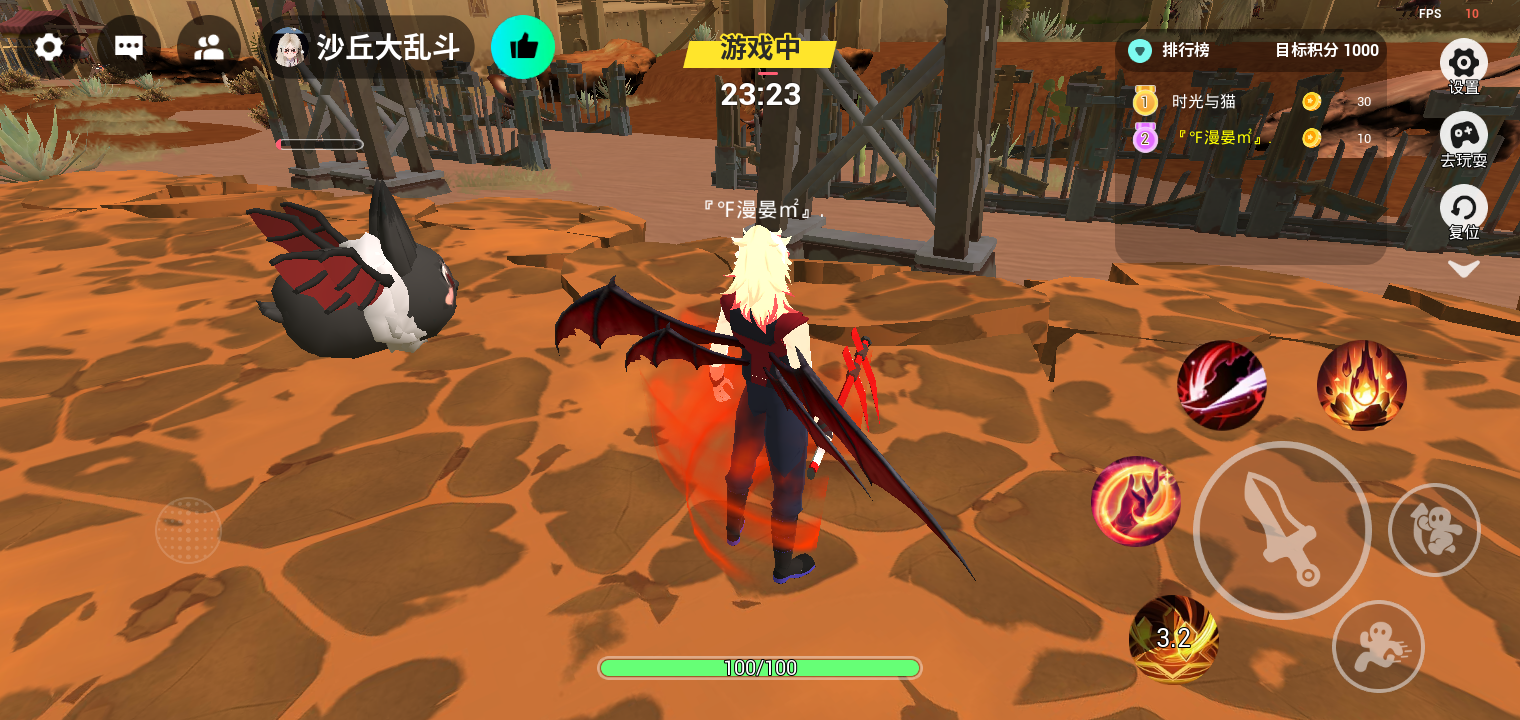
Task: Expand the downward chevron arrow
Action: point(1463,268)
